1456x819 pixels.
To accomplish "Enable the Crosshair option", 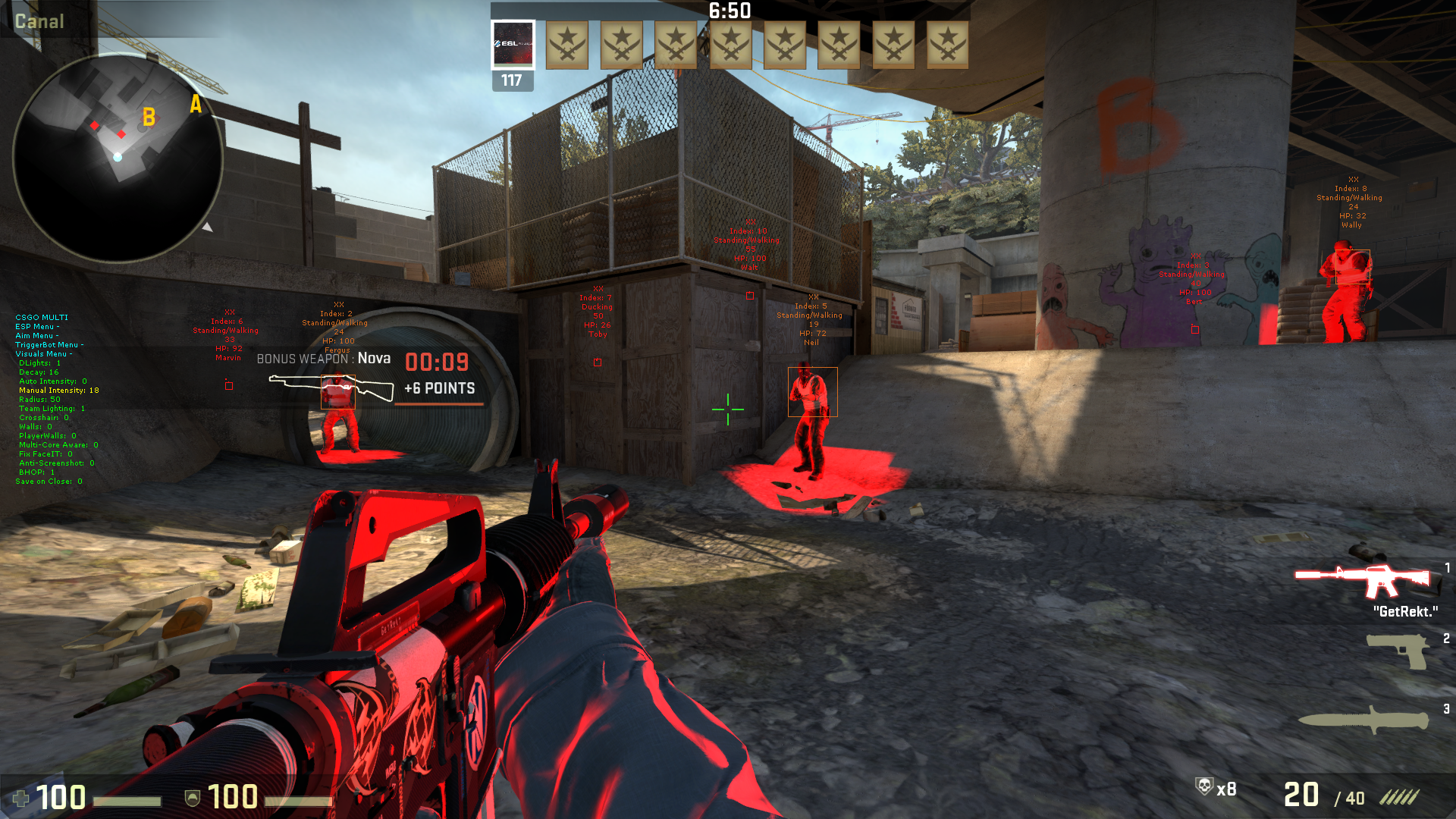I will click(43, 418).
